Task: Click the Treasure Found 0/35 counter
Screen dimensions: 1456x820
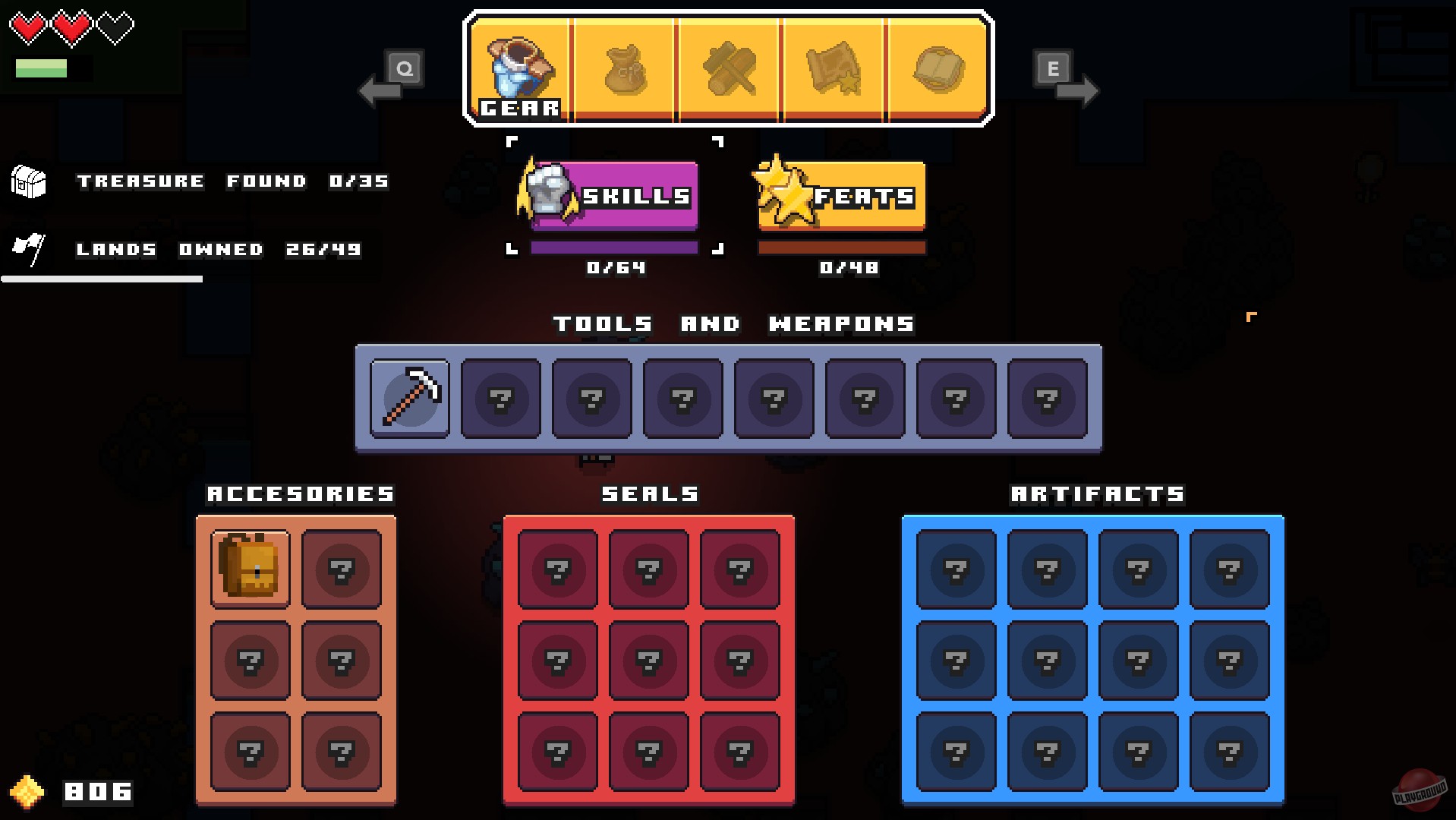Action: point(232,181)
